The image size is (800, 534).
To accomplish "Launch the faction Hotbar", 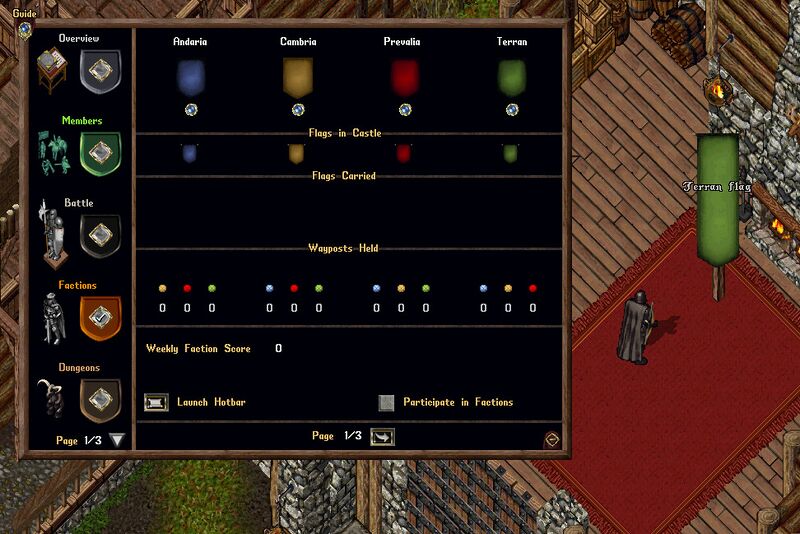I will click(157, 403).
